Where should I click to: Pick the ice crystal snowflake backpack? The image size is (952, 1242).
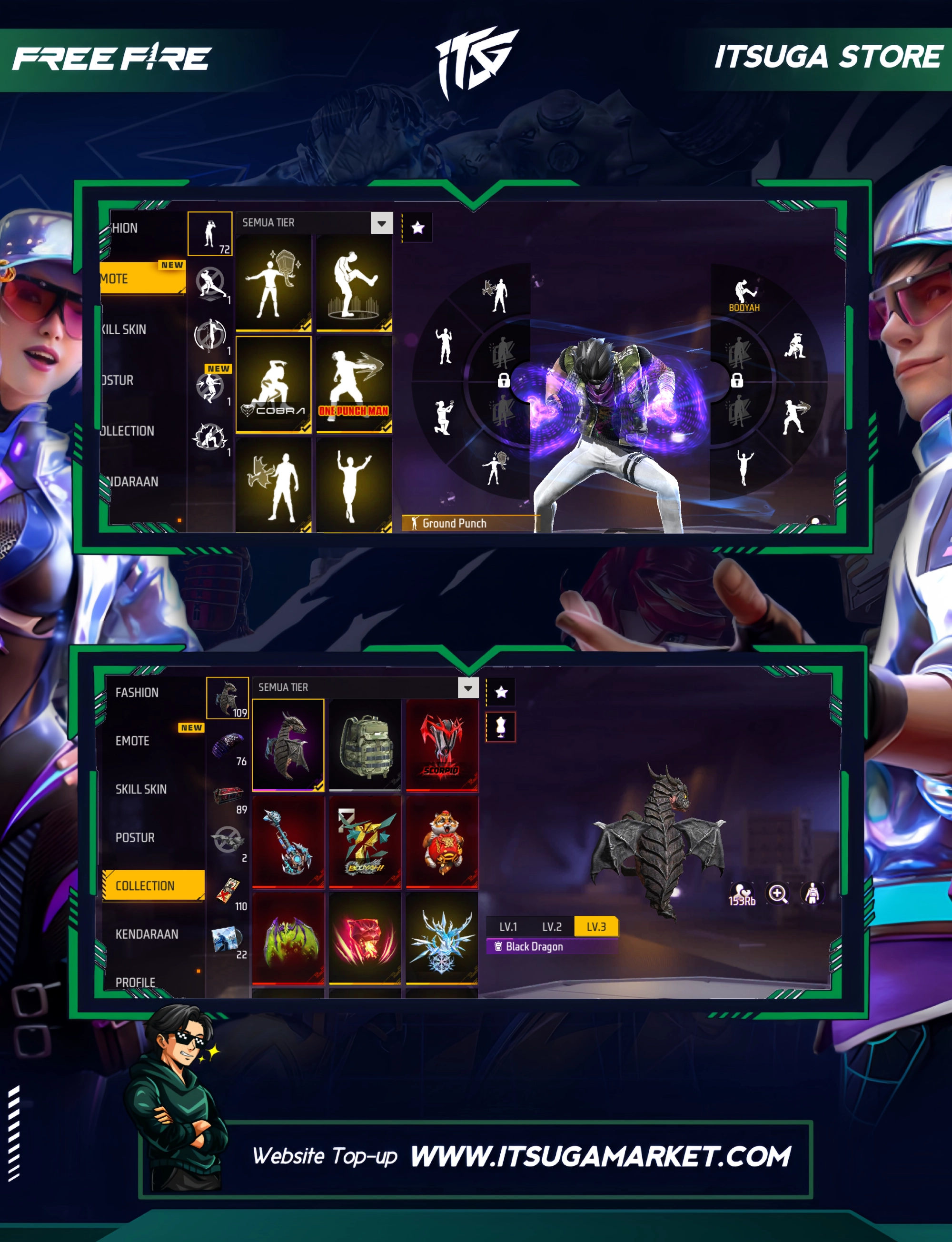point(442,938)
